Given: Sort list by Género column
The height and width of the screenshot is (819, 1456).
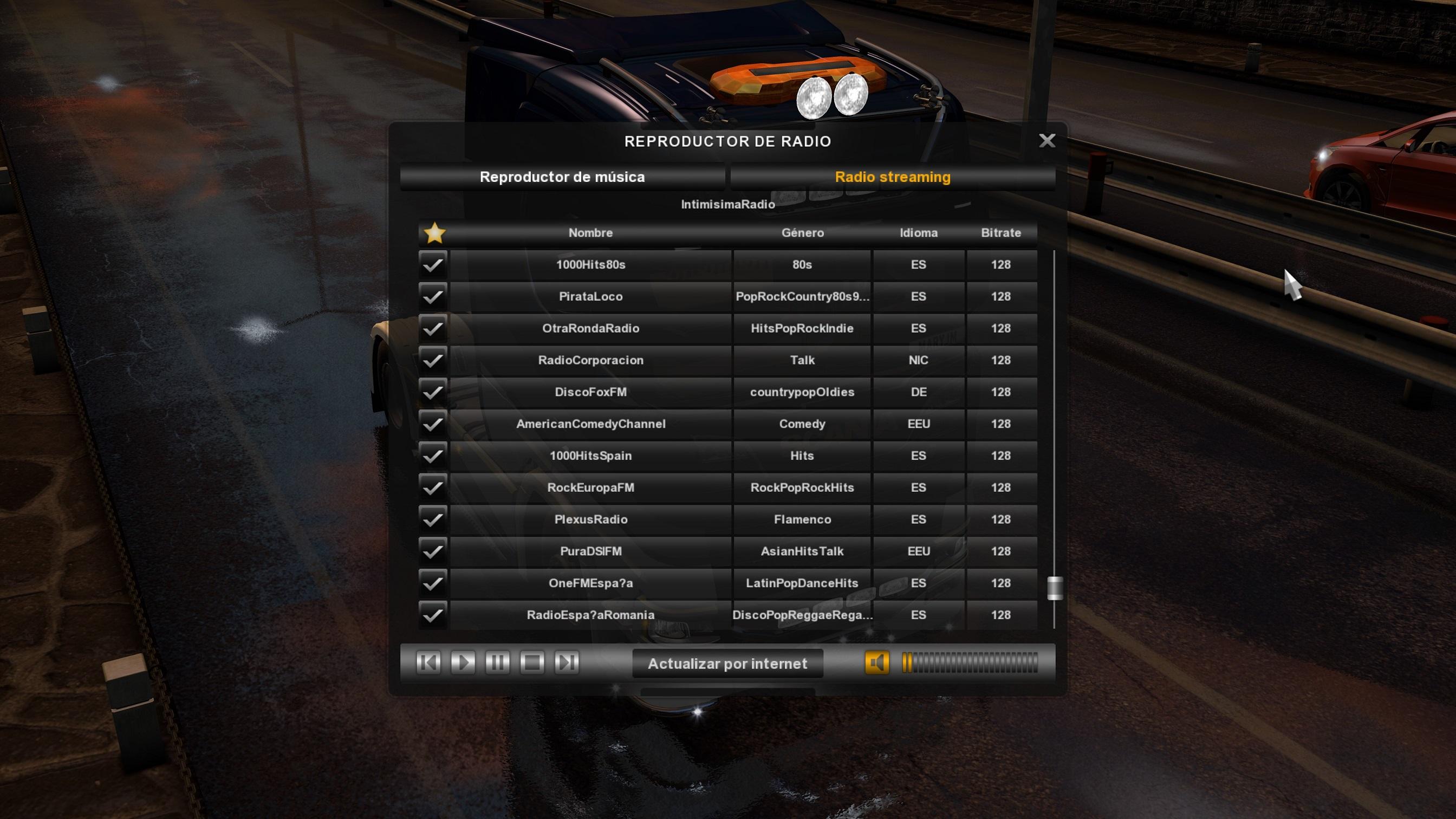Looking at the screenshot, I should [x=802, y=233].
